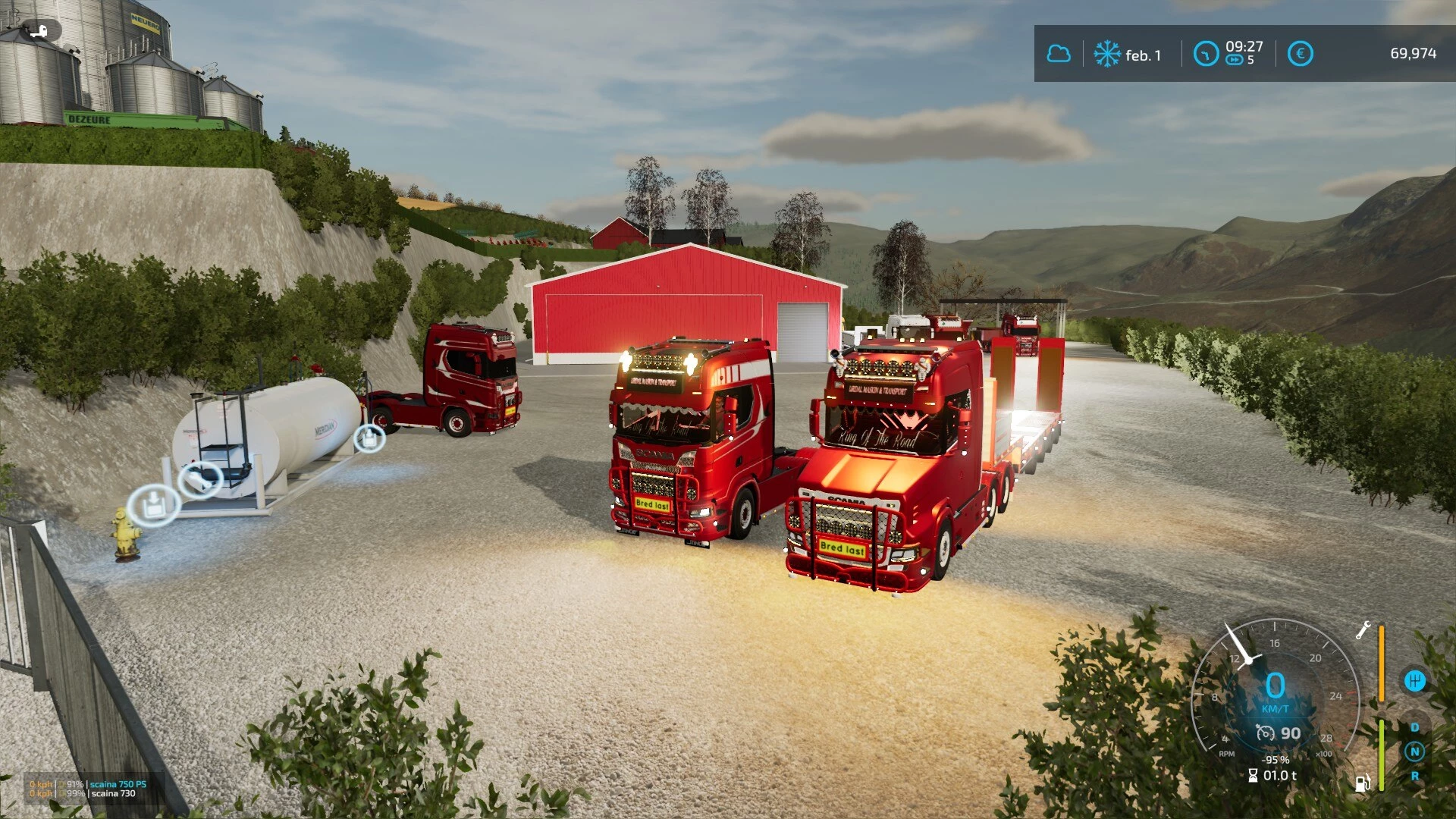Click the euro coin currency icon

coord(1301,53)
